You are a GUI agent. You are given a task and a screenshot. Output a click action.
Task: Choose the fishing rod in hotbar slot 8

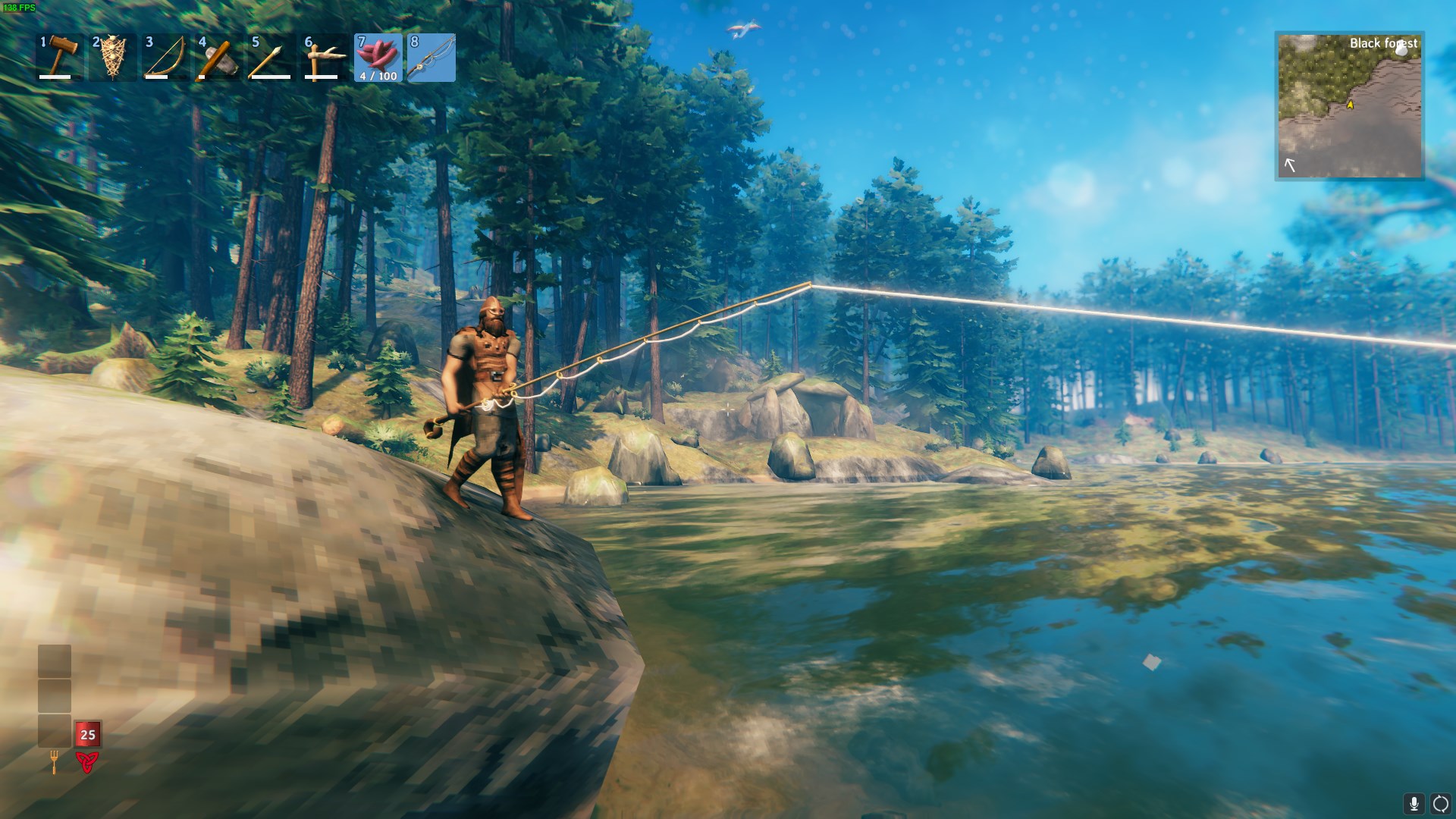pos(431,58)
